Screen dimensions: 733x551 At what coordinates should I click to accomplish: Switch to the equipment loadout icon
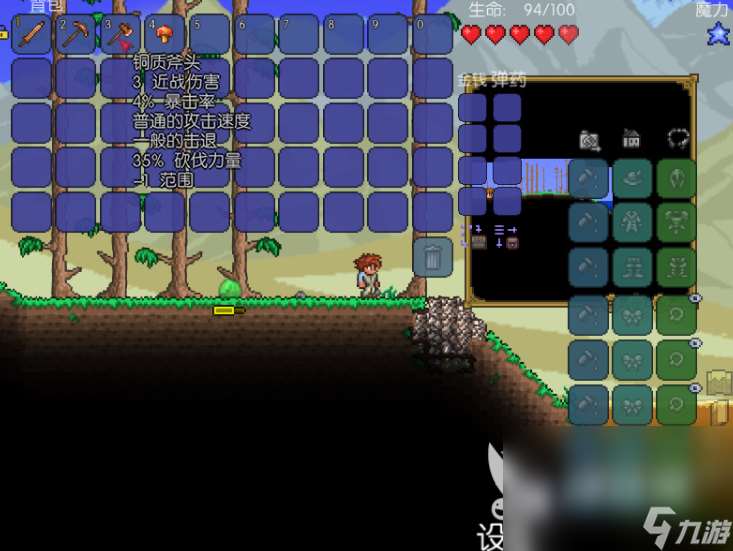[678, 138]
